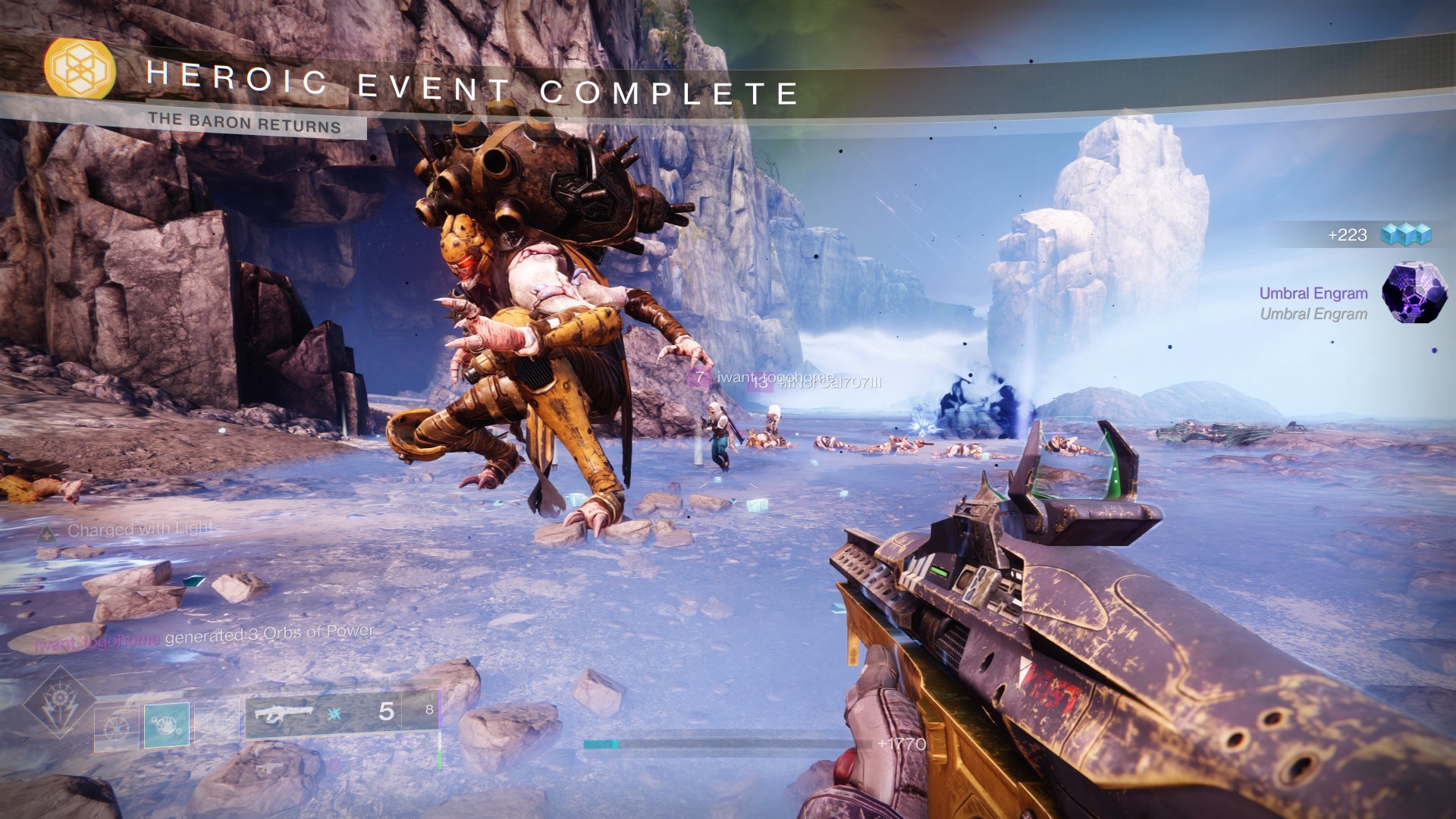Click the HEROIC EVENT COMPLETE banner
The height and width of the screenshot is (819, 1456).
[x=470, y=87]
